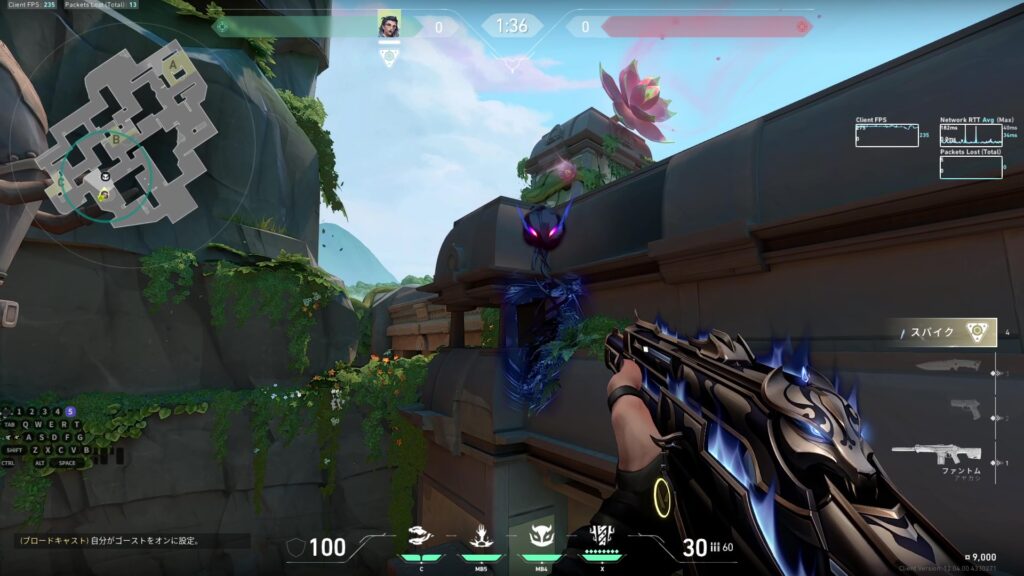
Task: Select the agent portrait in the top bar
Action: click(389, 26)
